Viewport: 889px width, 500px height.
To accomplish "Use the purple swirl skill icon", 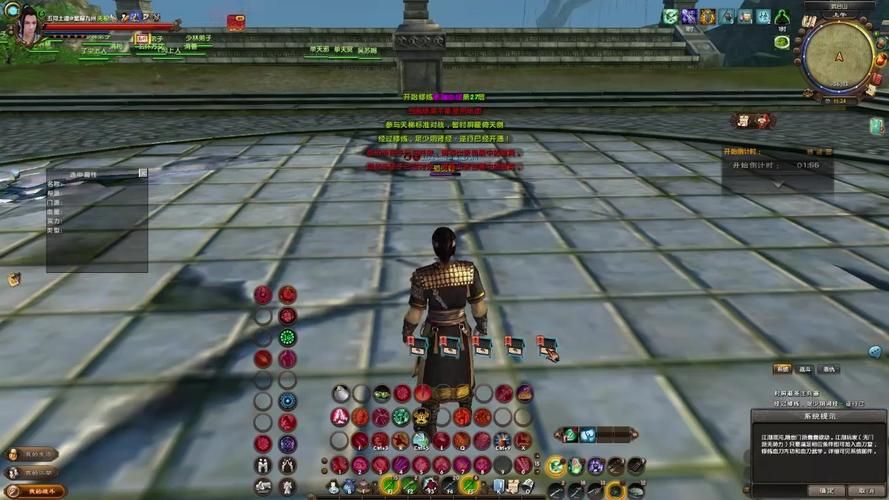I will pos(287,443).
